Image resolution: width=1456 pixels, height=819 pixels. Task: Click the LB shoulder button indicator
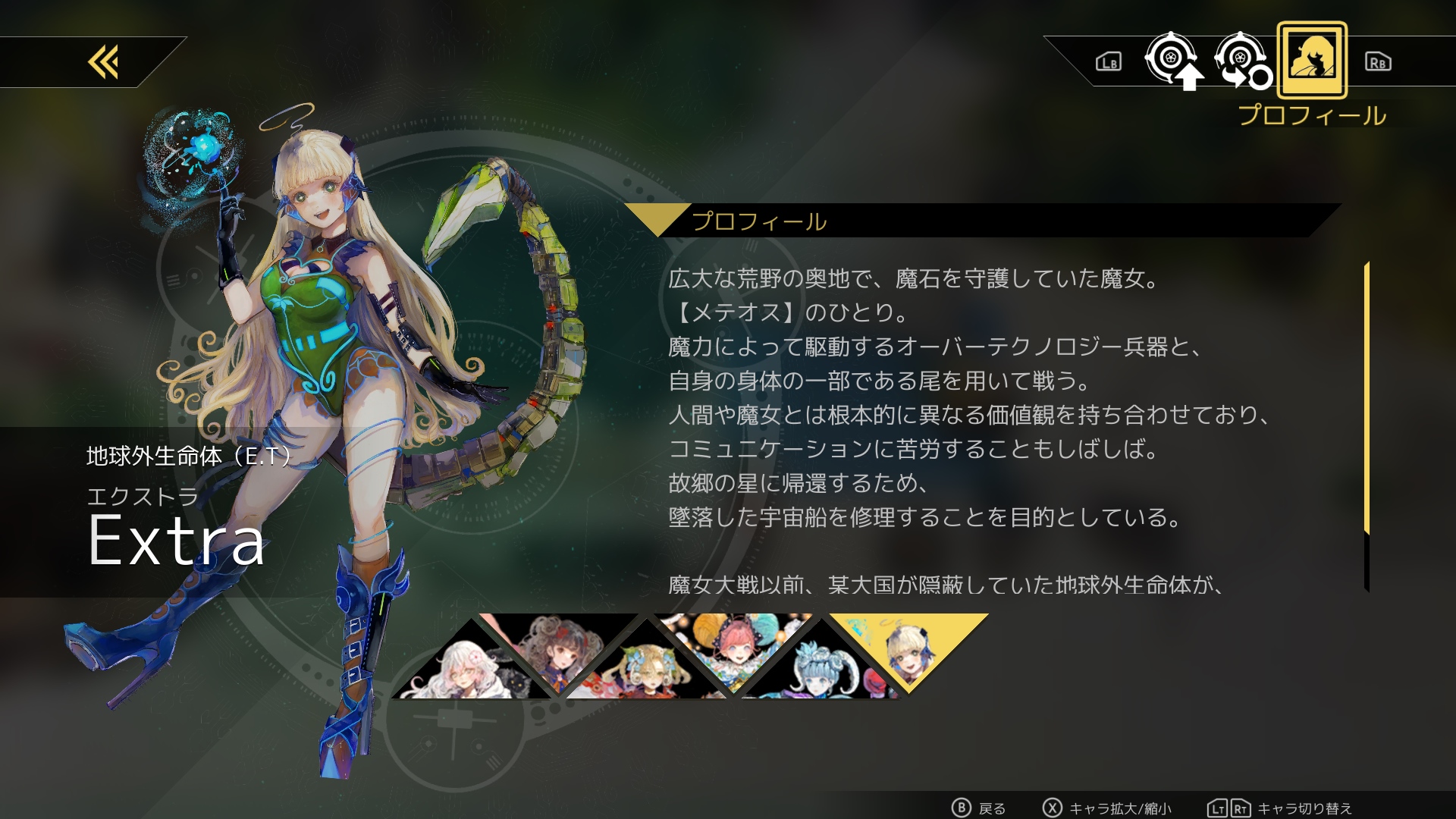tap(1107, 63)
